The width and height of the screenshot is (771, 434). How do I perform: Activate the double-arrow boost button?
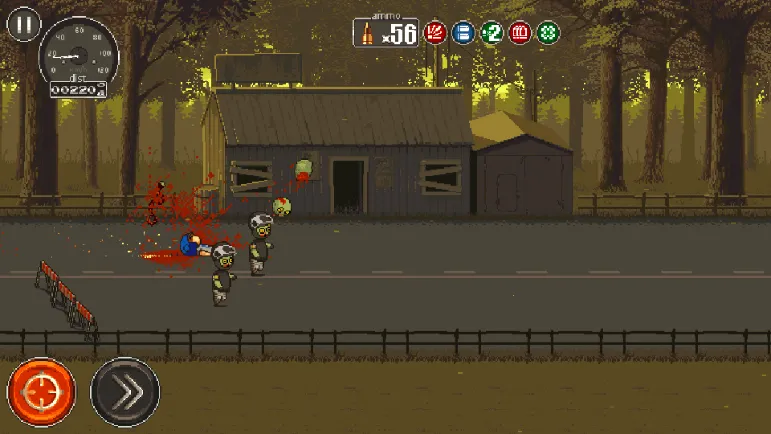pyautogui.click(x=125, y=391)
